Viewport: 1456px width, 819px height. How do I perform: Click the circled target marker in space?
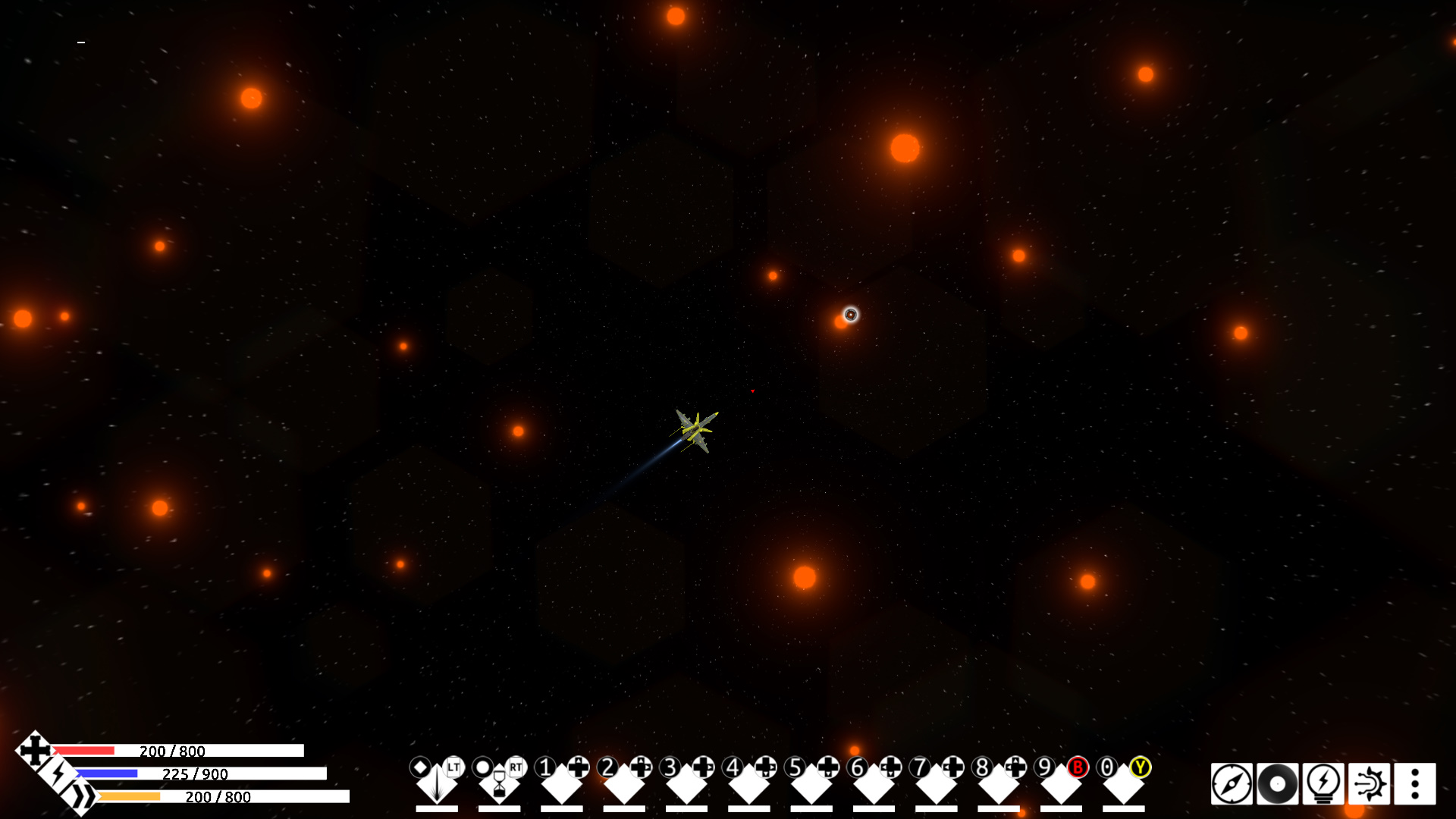pos(851,313)
